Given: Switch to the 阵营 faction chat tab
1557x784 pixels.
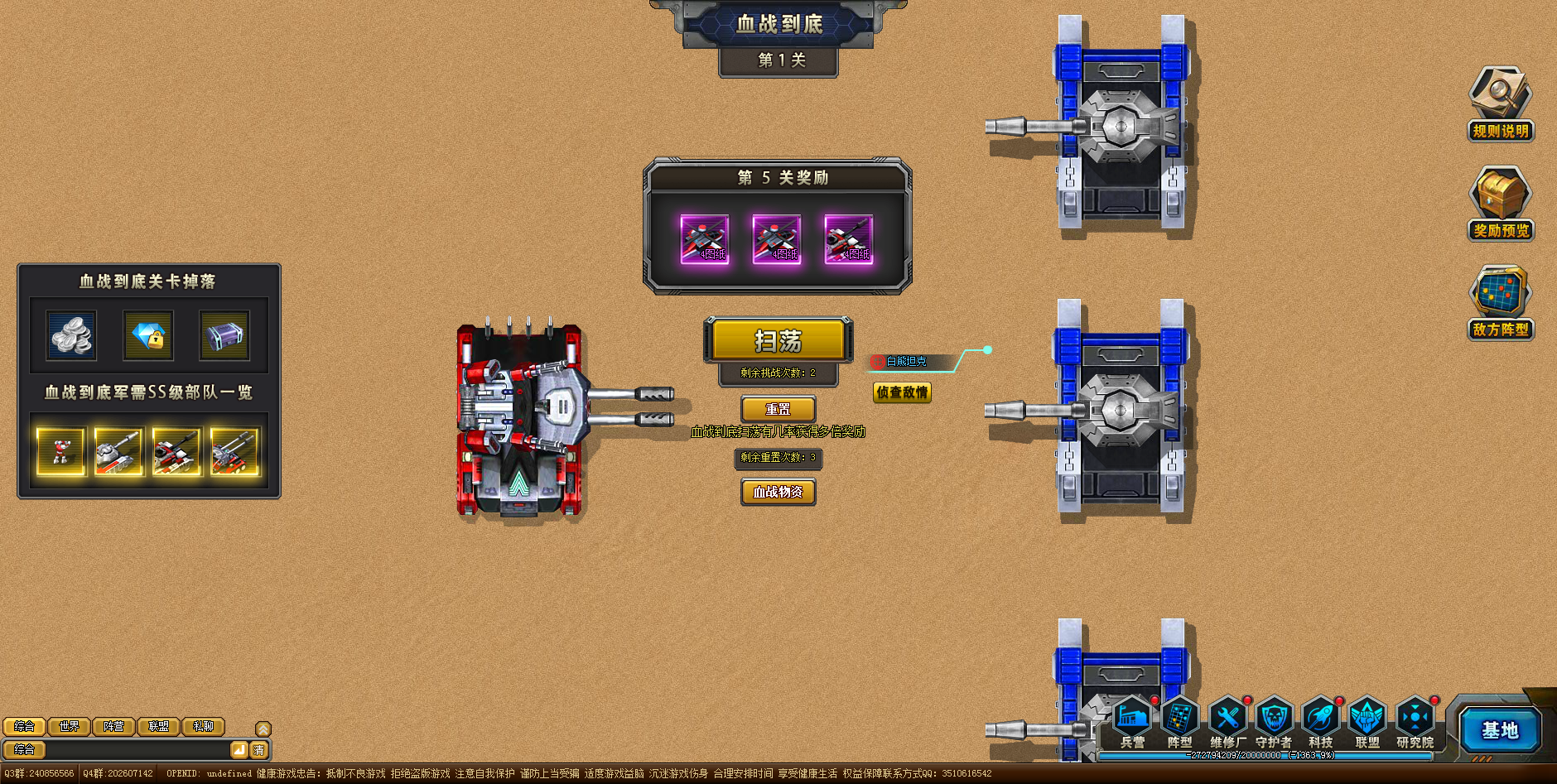Looking at the screenshot, I should pyautogui.click(x=114, y=727).
